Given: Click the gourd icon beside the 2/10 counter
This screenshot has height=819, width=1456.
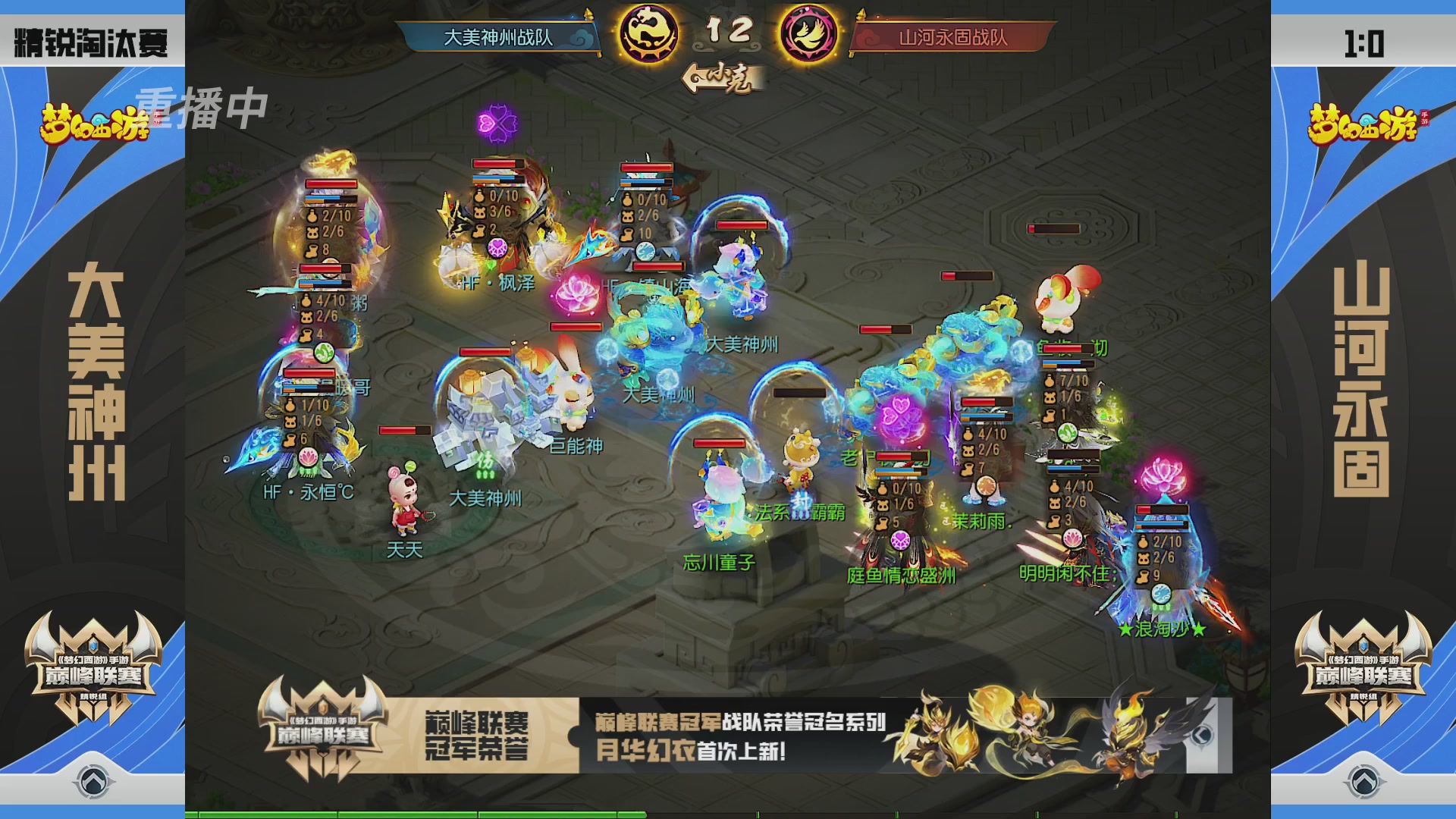Looking at the screenshot, I should (311, 217).
